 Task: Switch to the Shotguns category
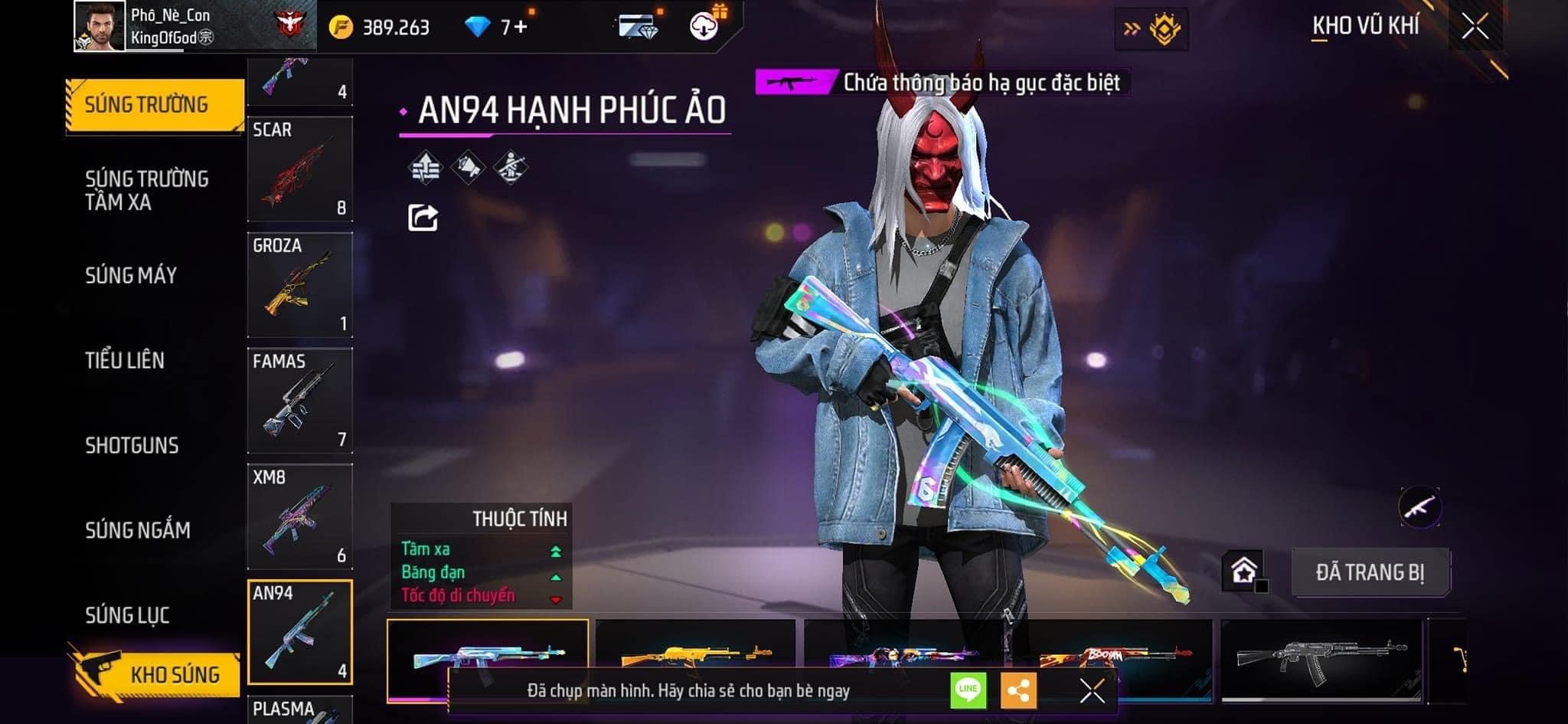point(132,445)
